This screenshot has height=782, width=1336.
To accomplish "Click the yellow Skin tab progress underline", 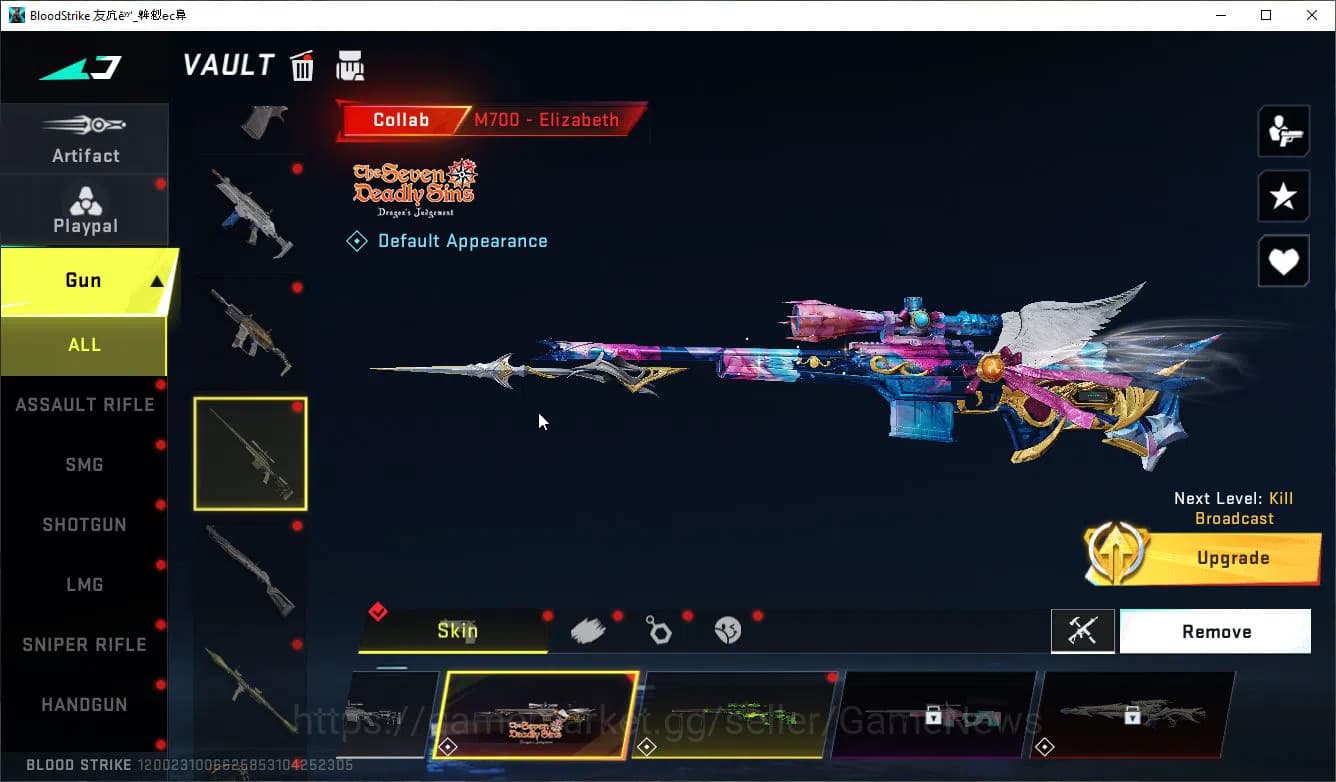I will (x=458, y=652).
